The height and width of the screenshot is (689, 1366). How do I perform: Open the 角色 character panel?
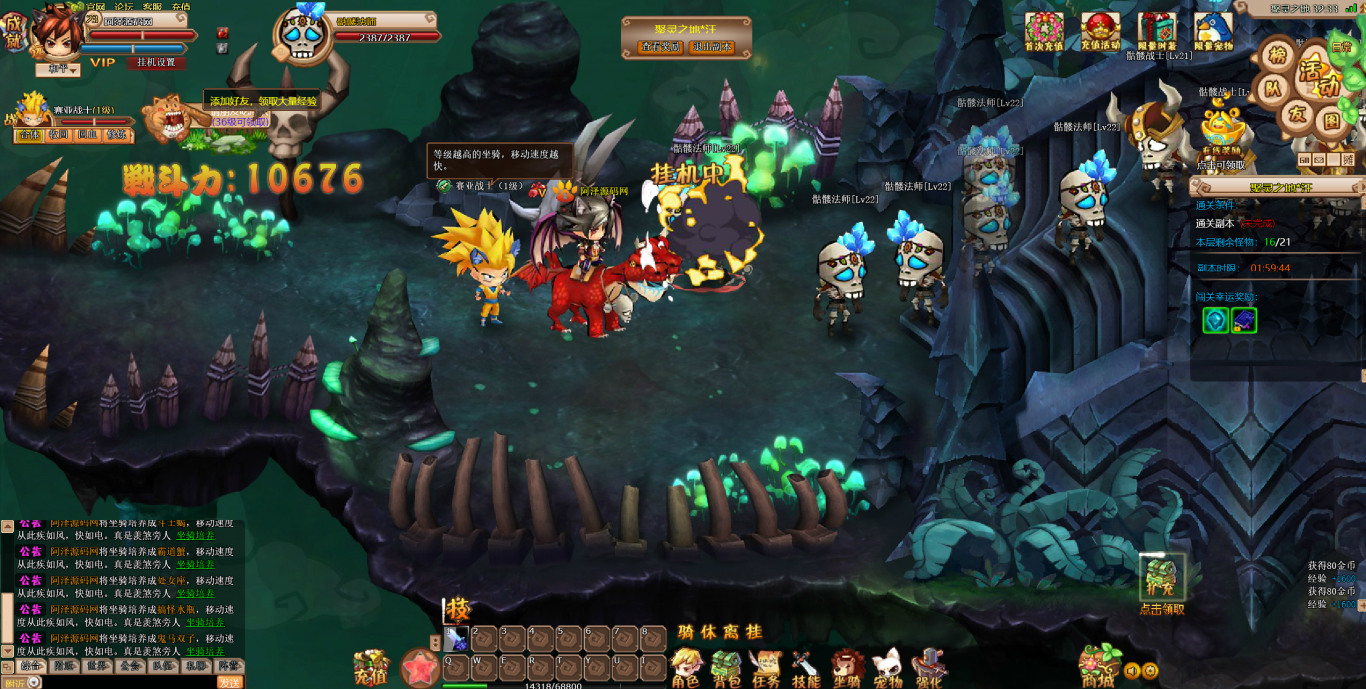pos(686,667)
